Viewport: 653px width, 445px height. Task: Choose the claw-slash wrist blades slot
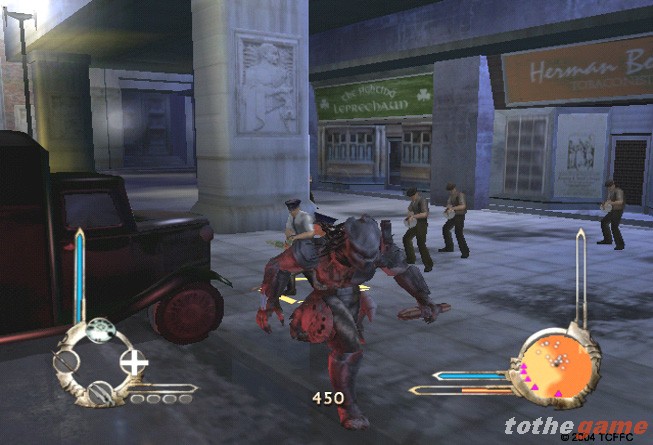99,392
